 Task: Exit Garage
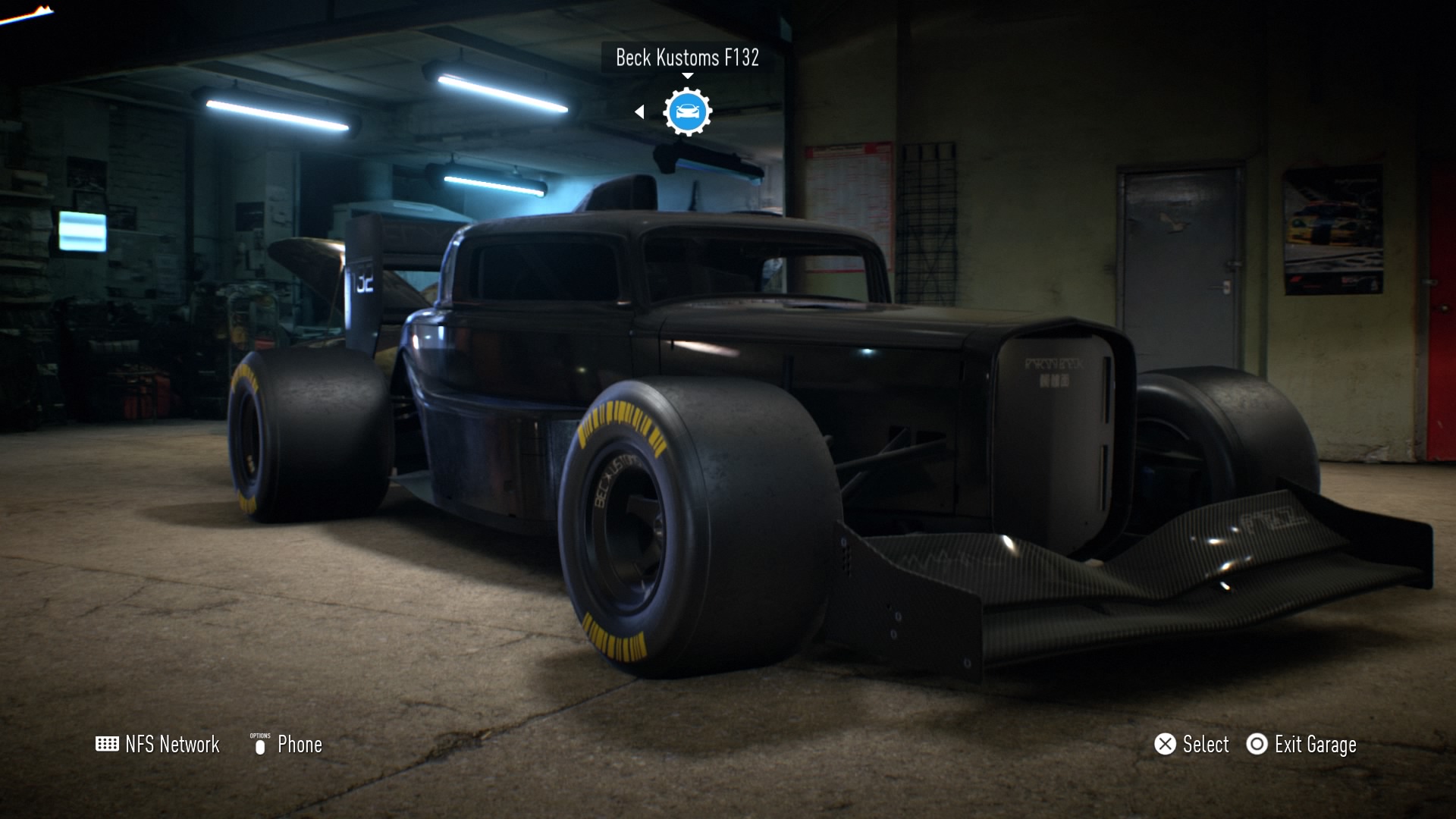pos(1301,745)
